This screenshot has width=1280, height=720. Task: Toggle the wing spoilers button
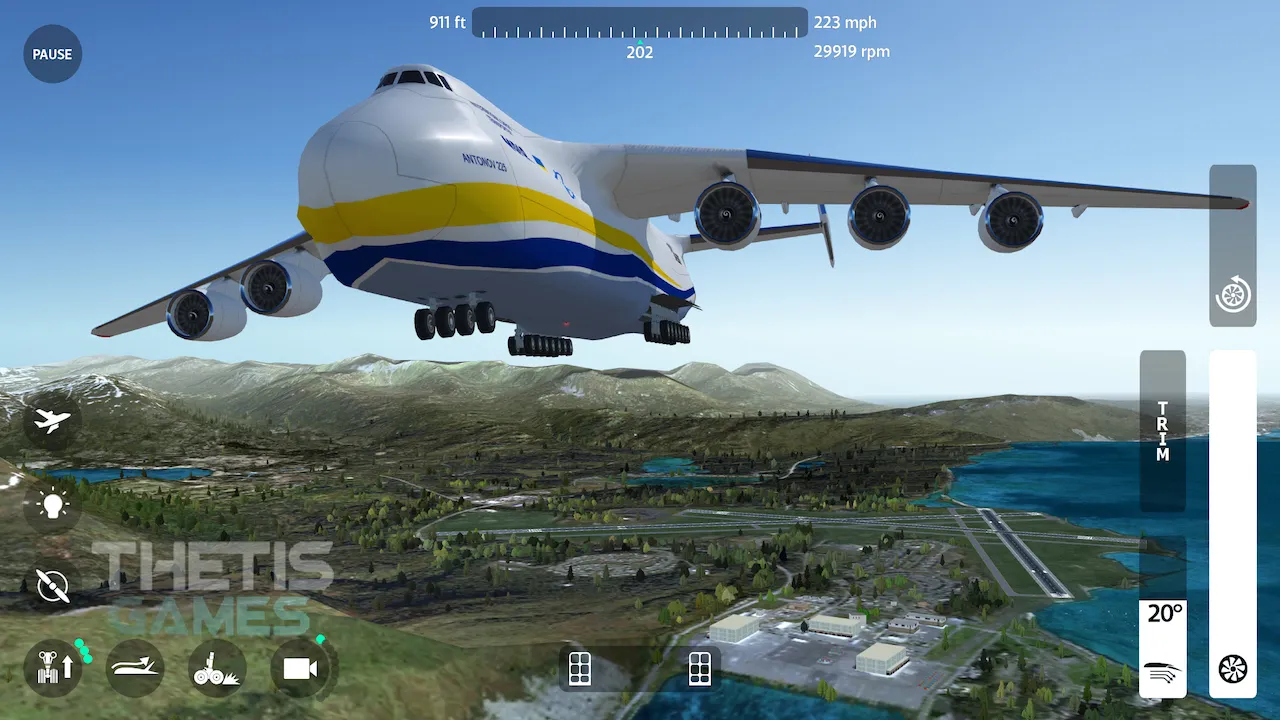[135, 668]
